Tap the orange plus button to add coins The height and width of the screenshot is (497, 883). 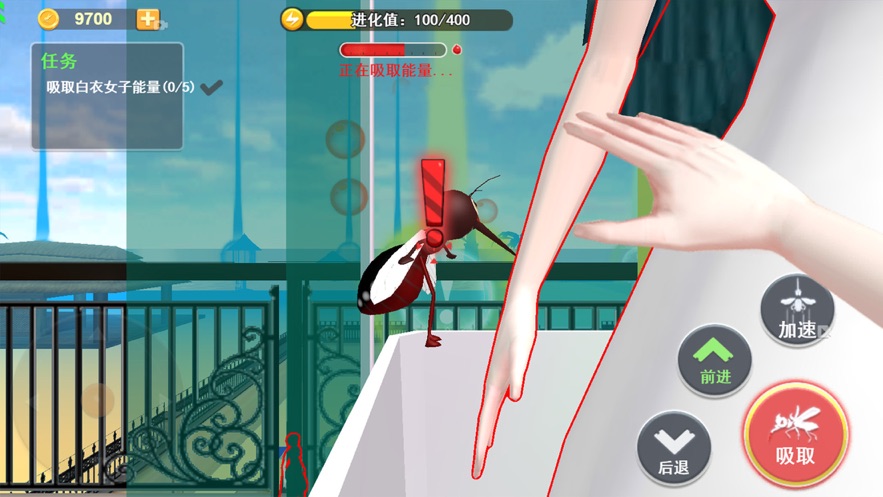coord(148,19)
